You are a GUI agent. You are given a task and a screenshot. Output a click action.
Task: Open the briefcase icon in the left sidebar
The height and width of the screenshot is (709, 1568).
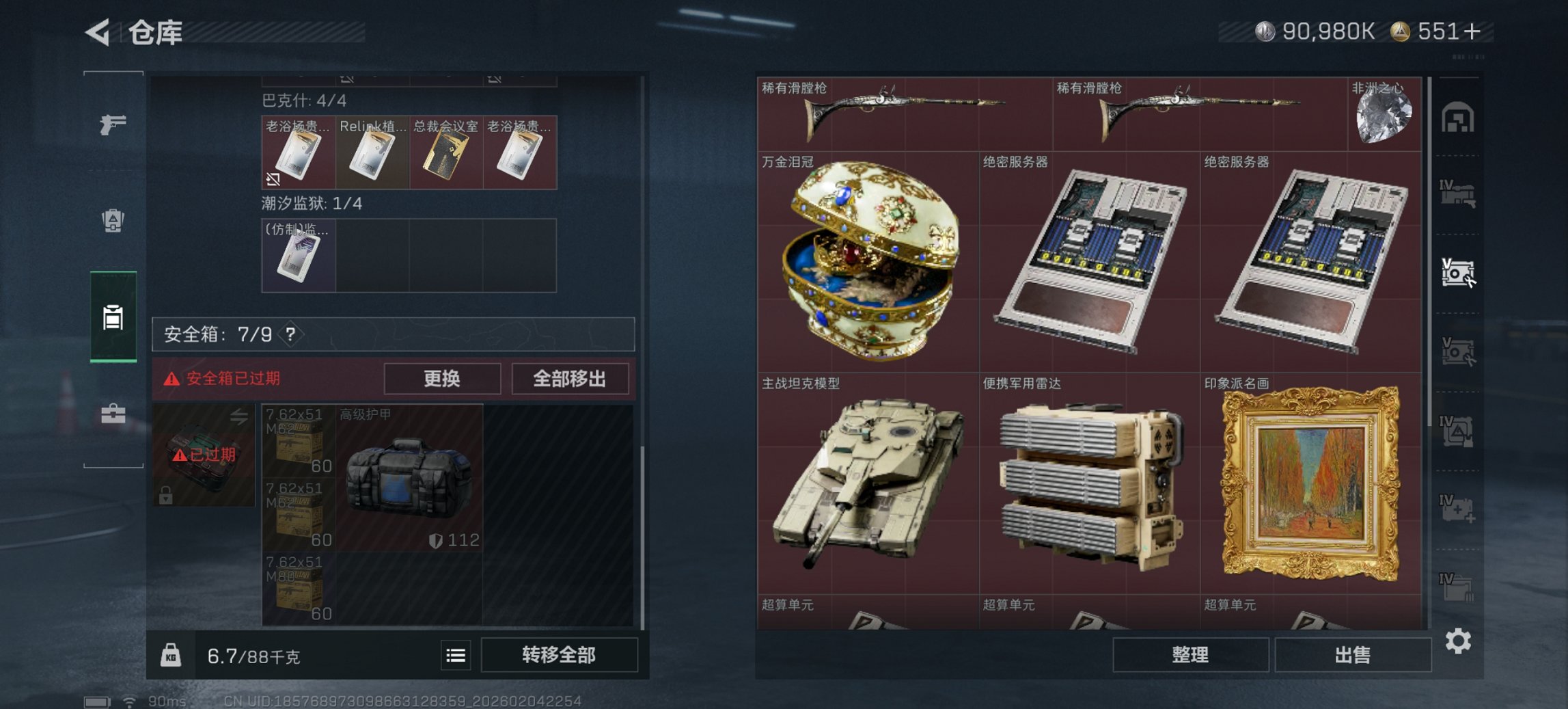(x=113, y=412)
